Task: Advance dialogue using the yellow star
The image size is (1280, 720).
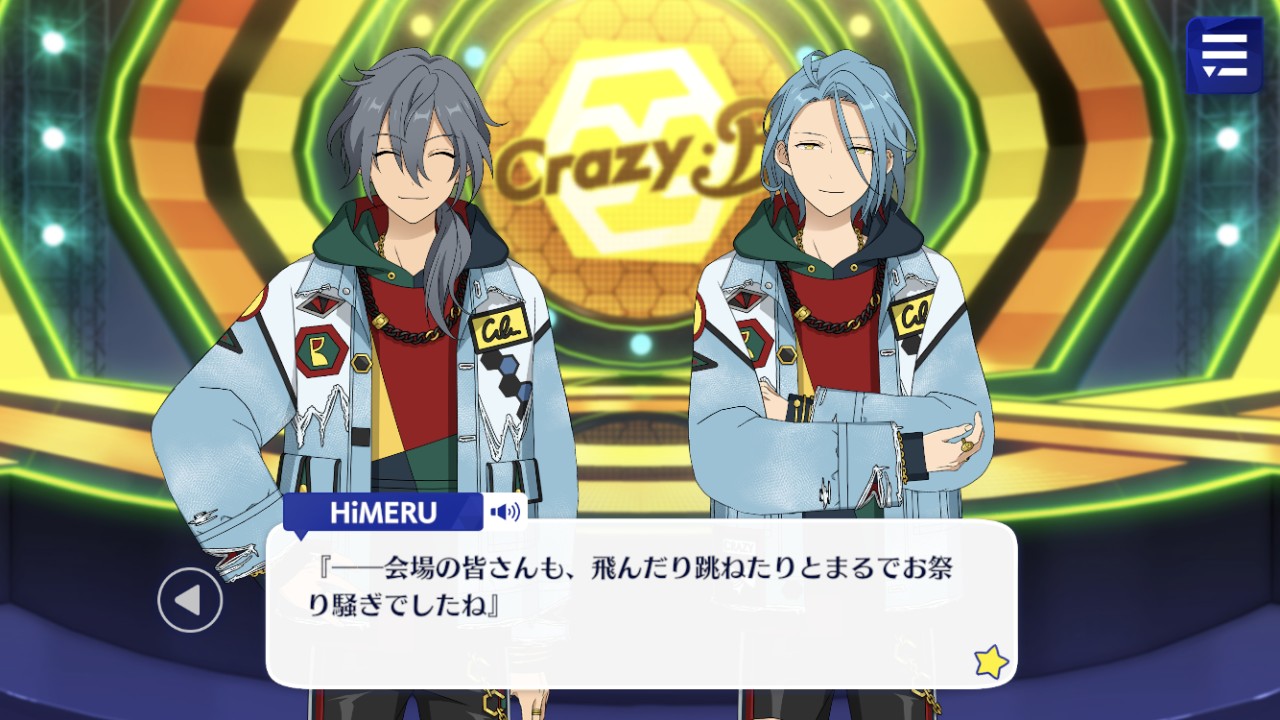Action: point(990,662)
